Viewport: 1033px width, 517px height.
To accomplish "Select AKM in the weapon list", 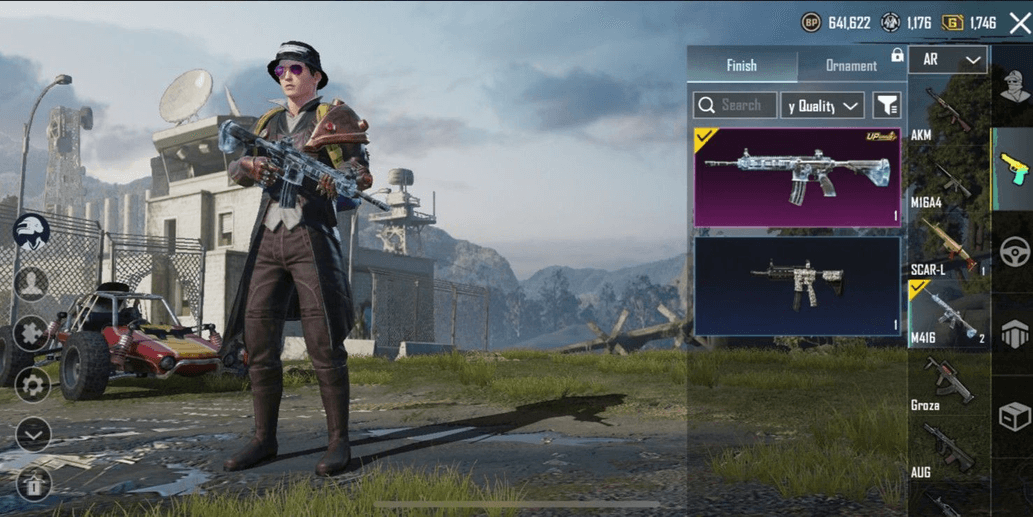I will click(946, 114).
